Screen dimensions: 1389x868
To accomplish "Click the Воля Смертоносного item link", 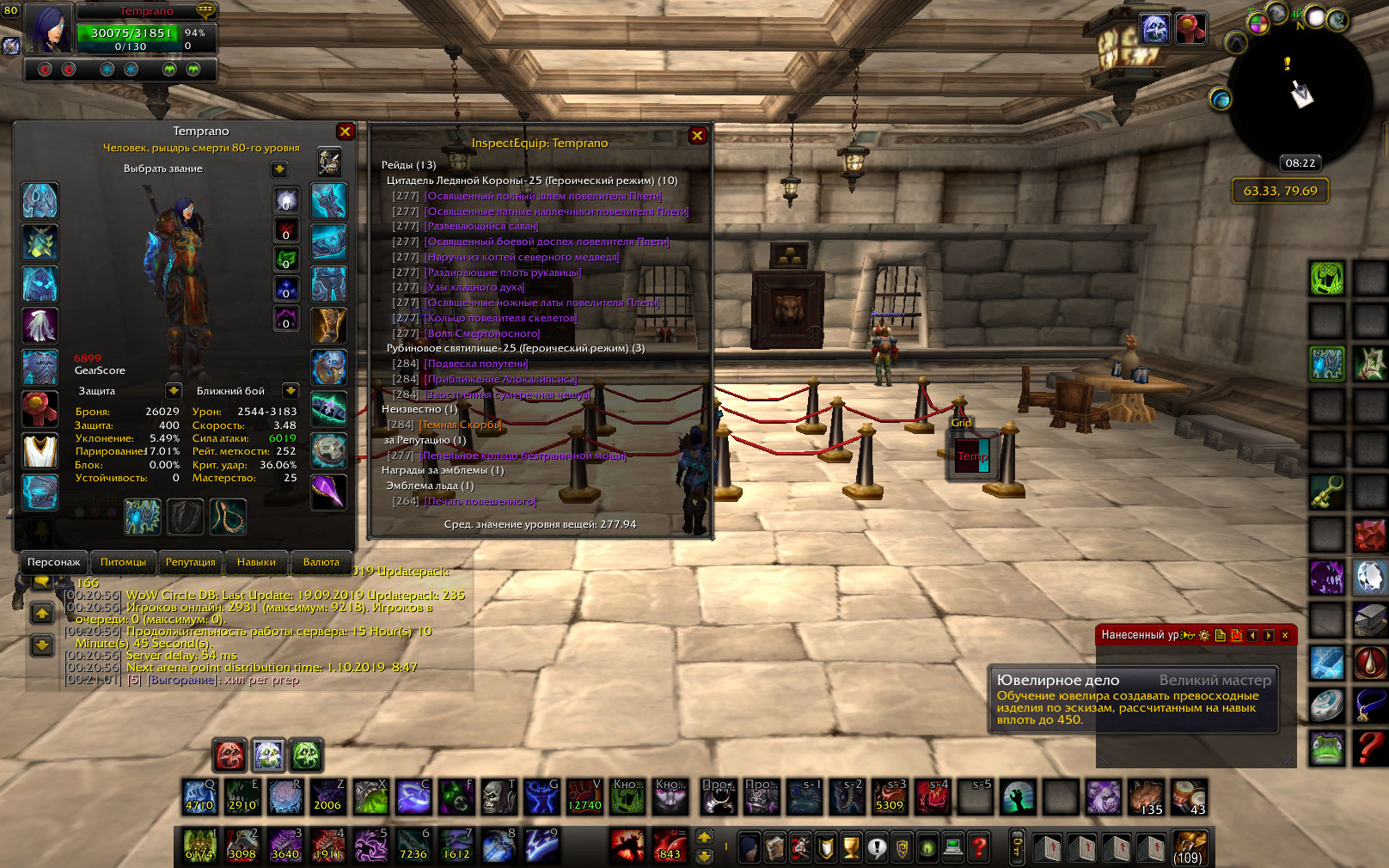I will click(482, 333).
